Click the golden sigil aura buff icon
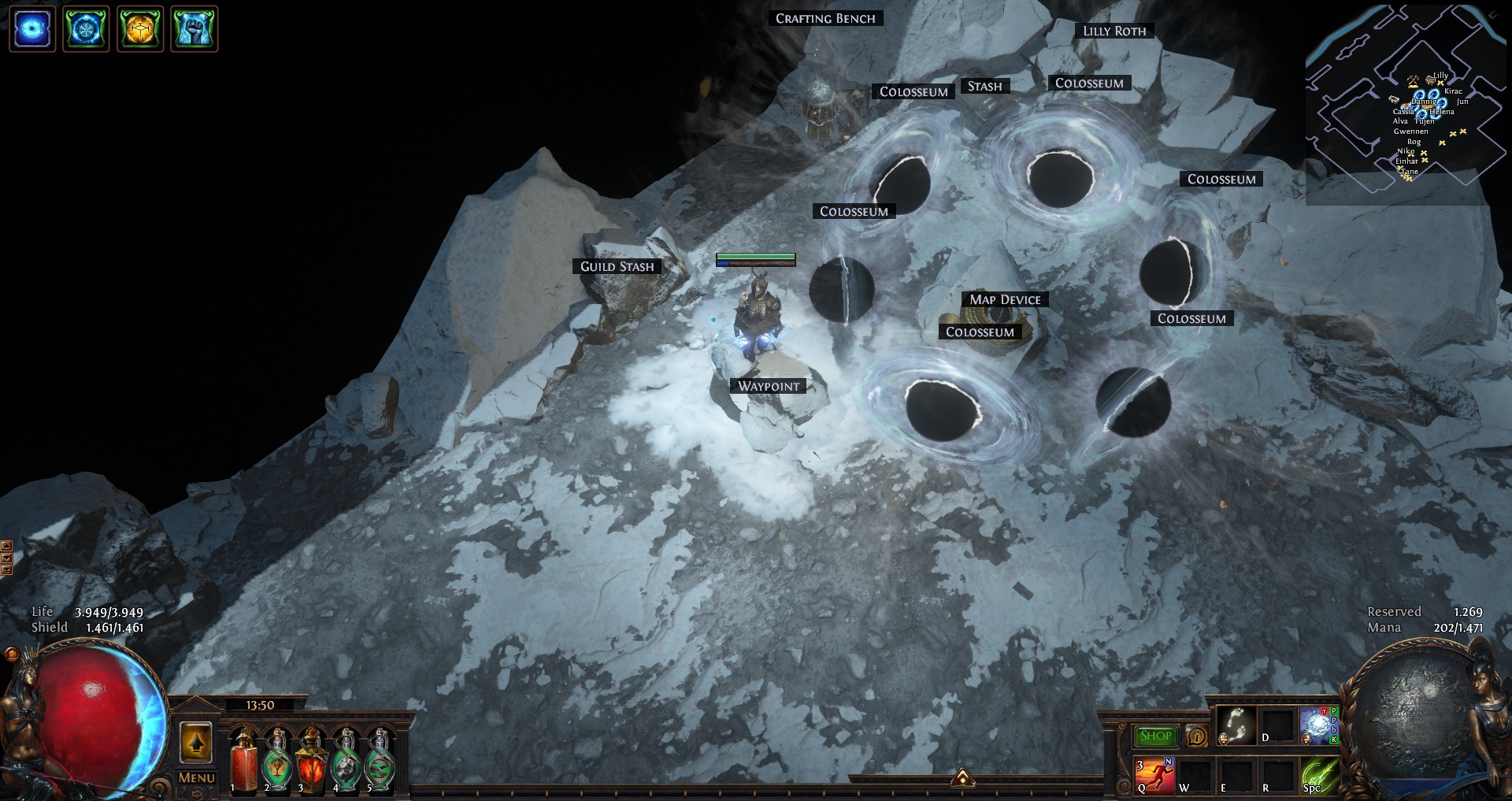The width and height of the screenshot is (1512, 801). 140,29
